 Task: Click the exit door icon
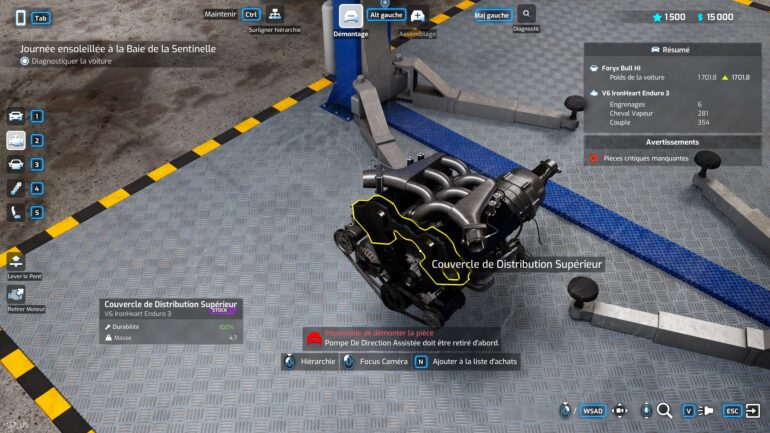752,410
